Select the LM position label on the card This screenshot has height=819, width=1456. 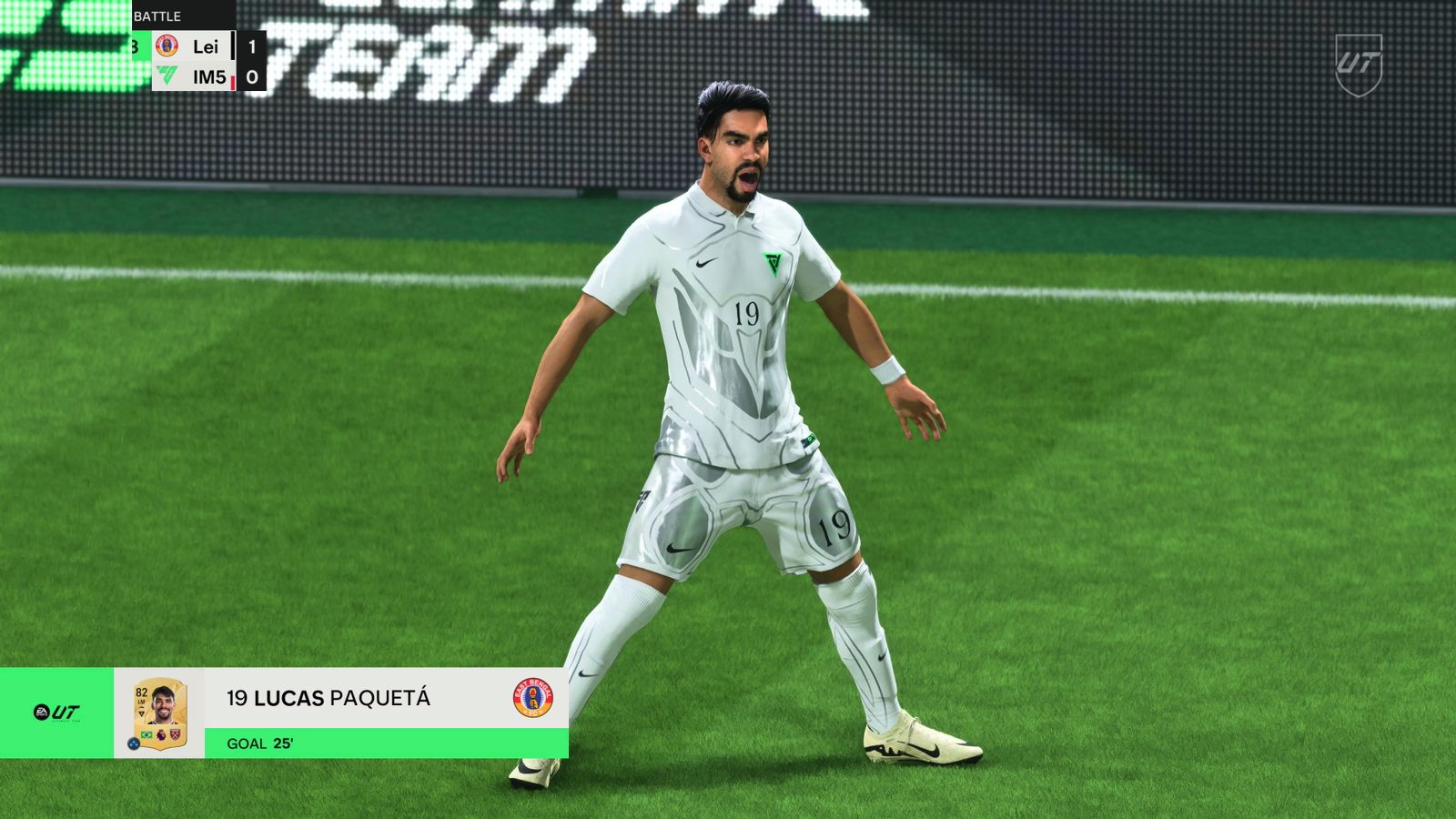tap(141, 702)
